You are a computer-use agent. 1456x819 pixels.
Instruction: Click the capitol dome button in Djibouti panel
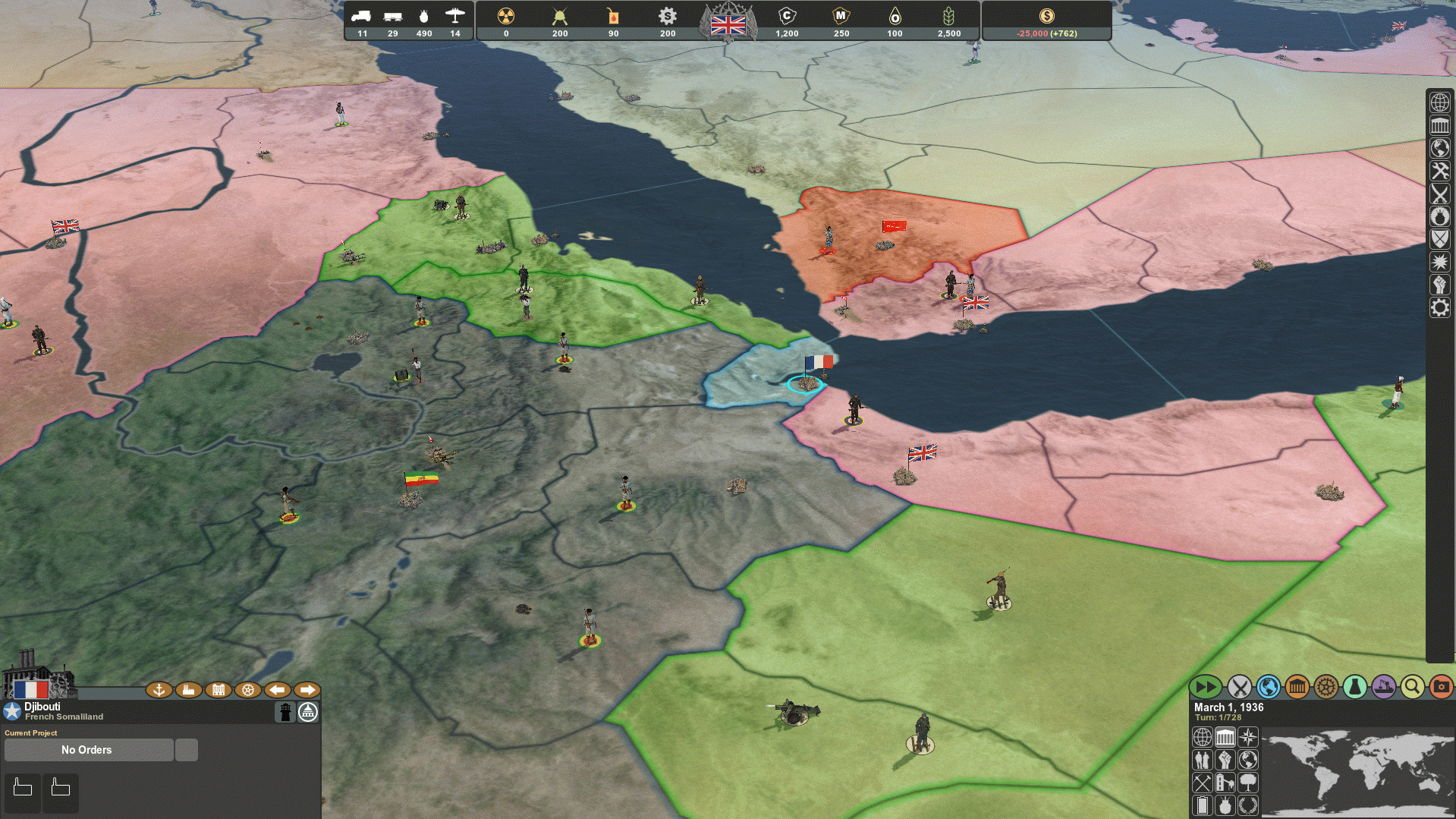pos(308,712)
